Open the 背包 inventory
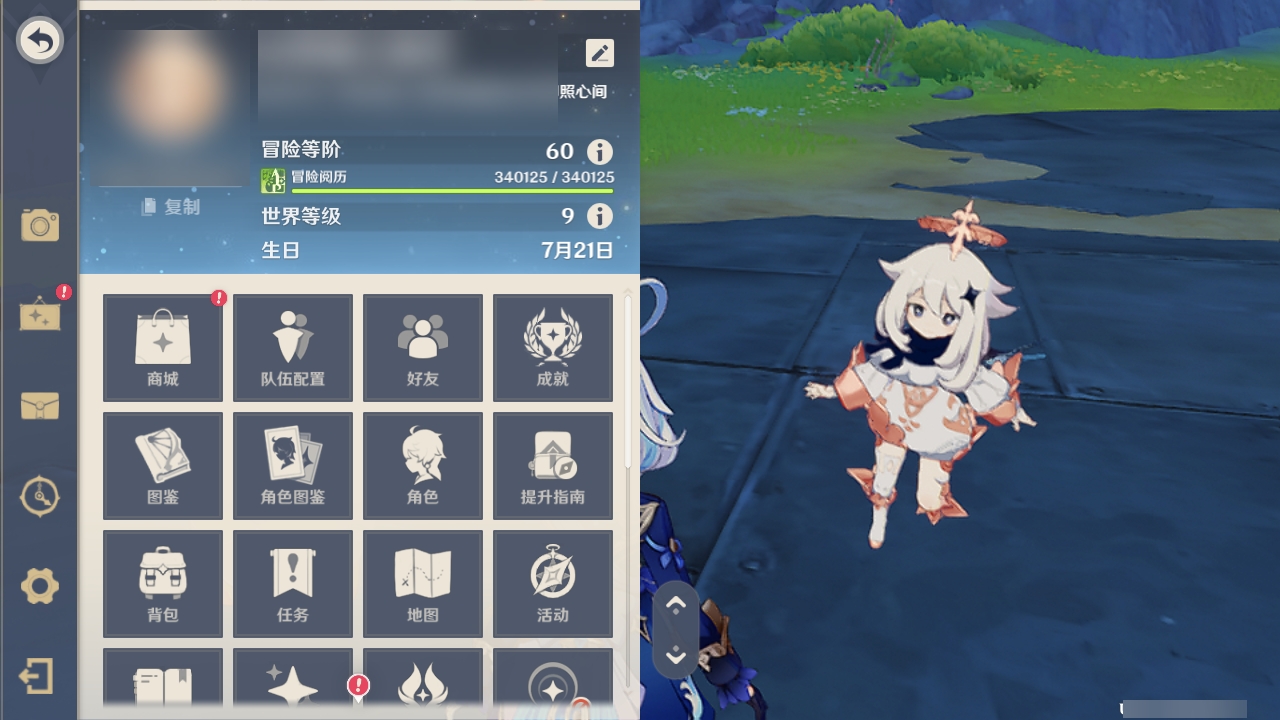The width and height of the screenshot is (1280, 720). 162,583
